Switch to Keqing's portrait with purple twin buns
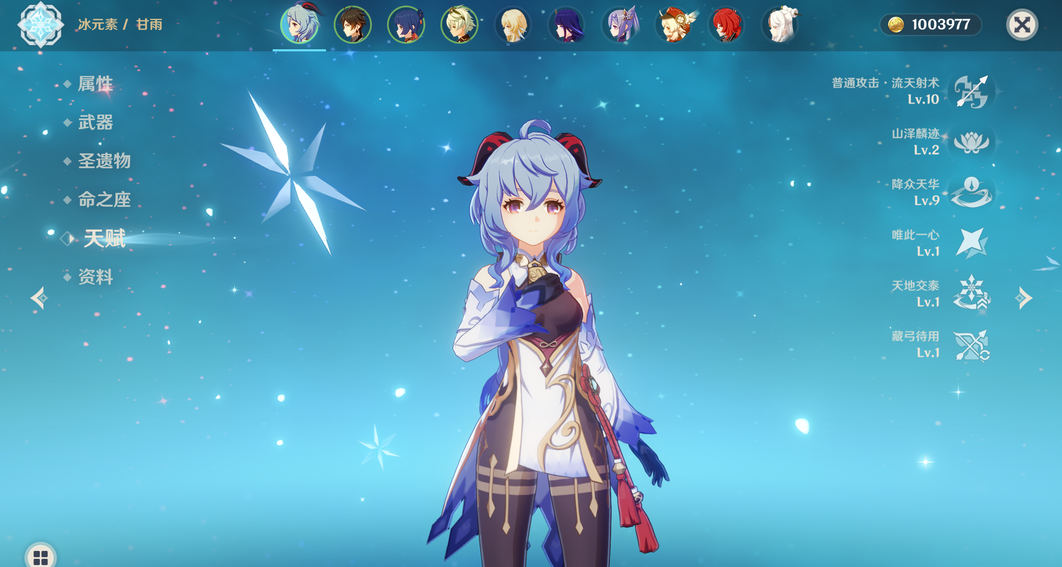 coord(620,25)
